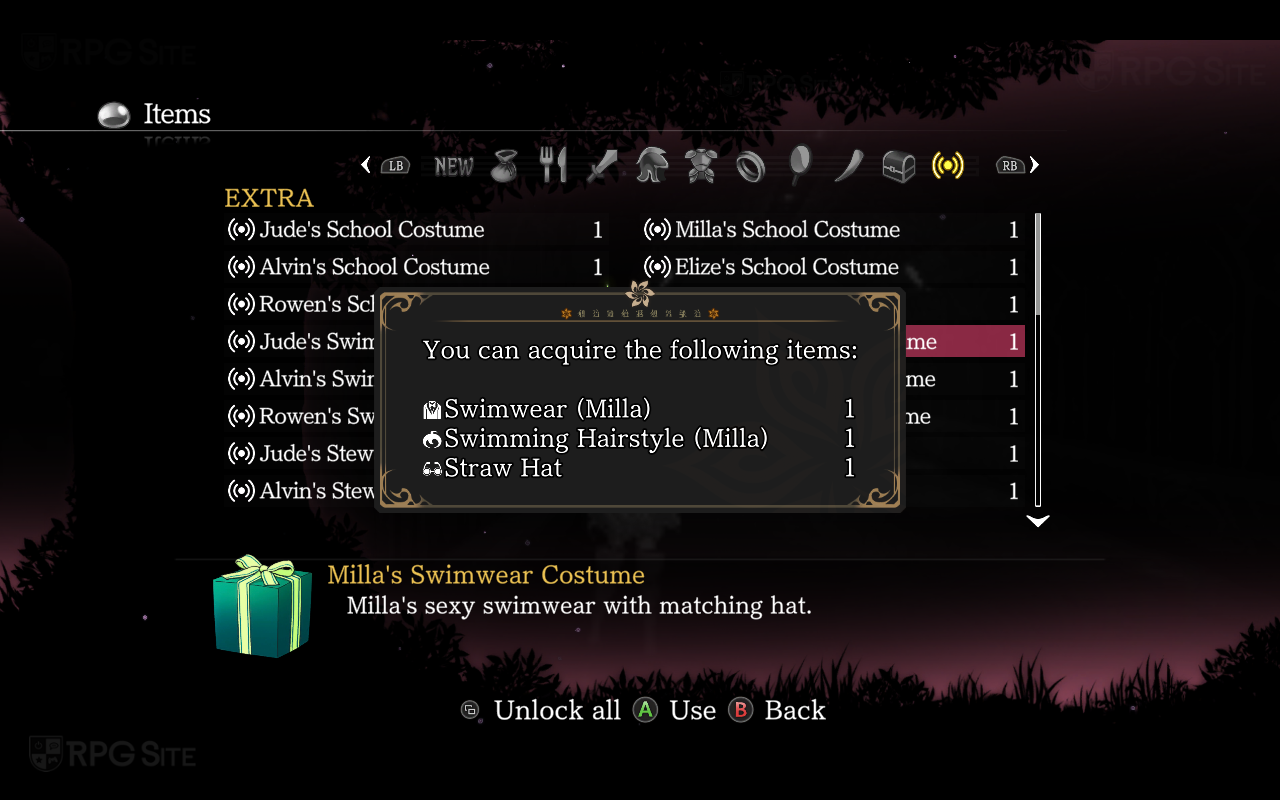This screenshot has width=1280, height=800.
Task: Select the ring accessories tab
Action: [x=750, y=166]
